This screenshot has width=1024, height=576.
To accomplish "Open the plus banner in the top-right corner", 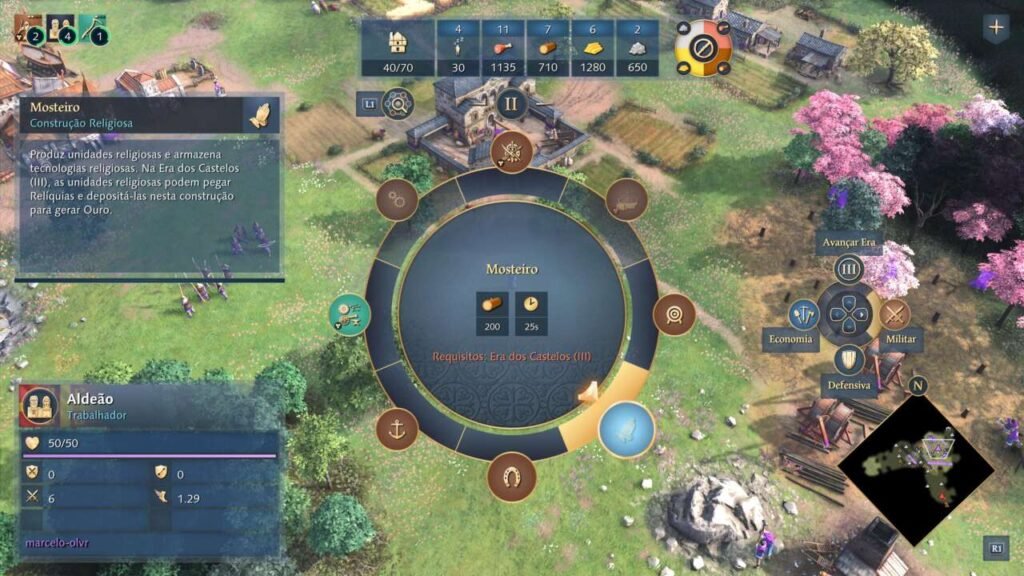I will 996,27.
